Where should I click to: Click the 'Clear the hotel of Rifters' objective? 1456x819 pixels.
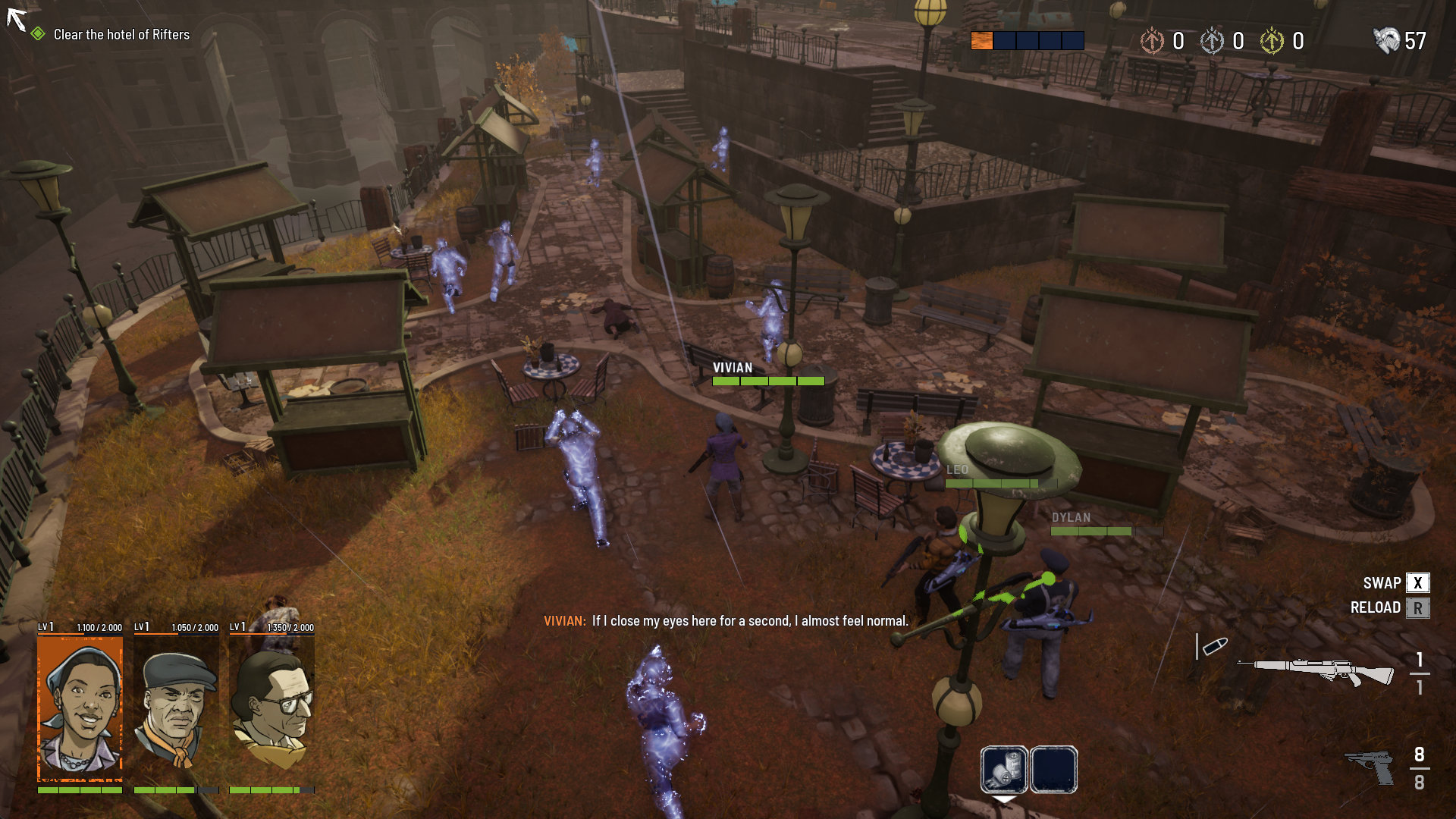click(121, 35)
